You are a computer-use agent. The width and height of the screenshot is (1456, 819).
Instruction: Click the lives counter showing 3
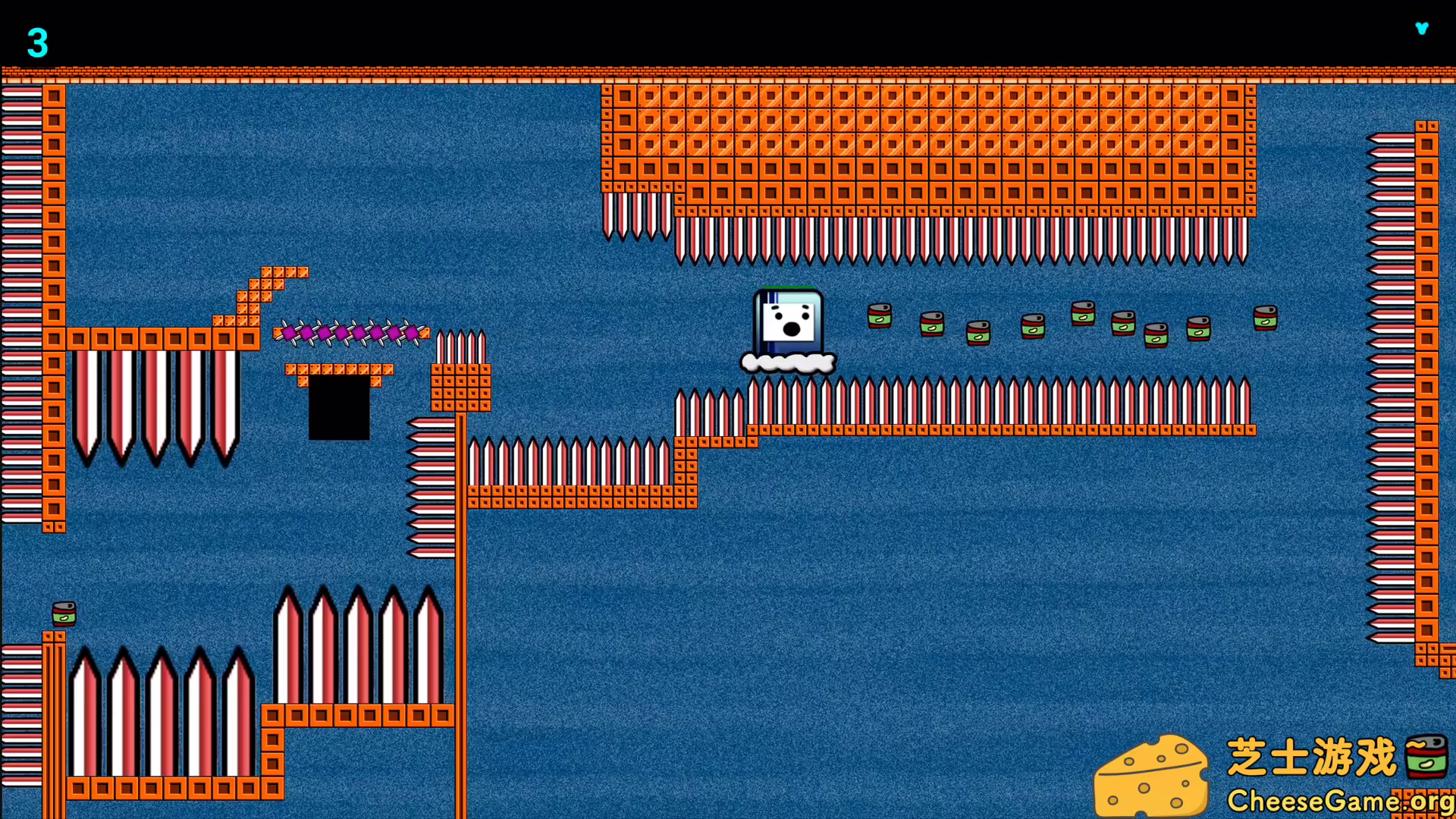click(x=38, y=43)
